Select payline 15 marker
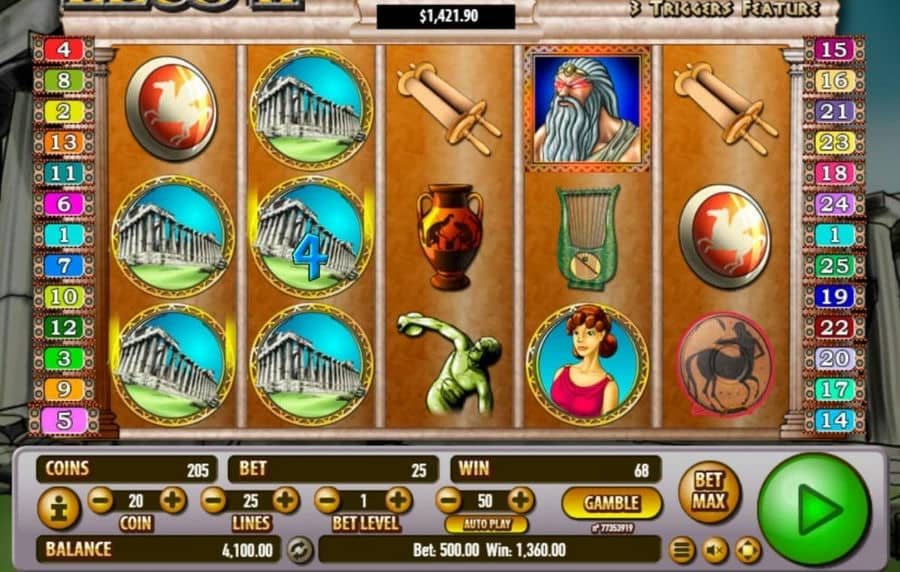 click(x=834, y=49)
